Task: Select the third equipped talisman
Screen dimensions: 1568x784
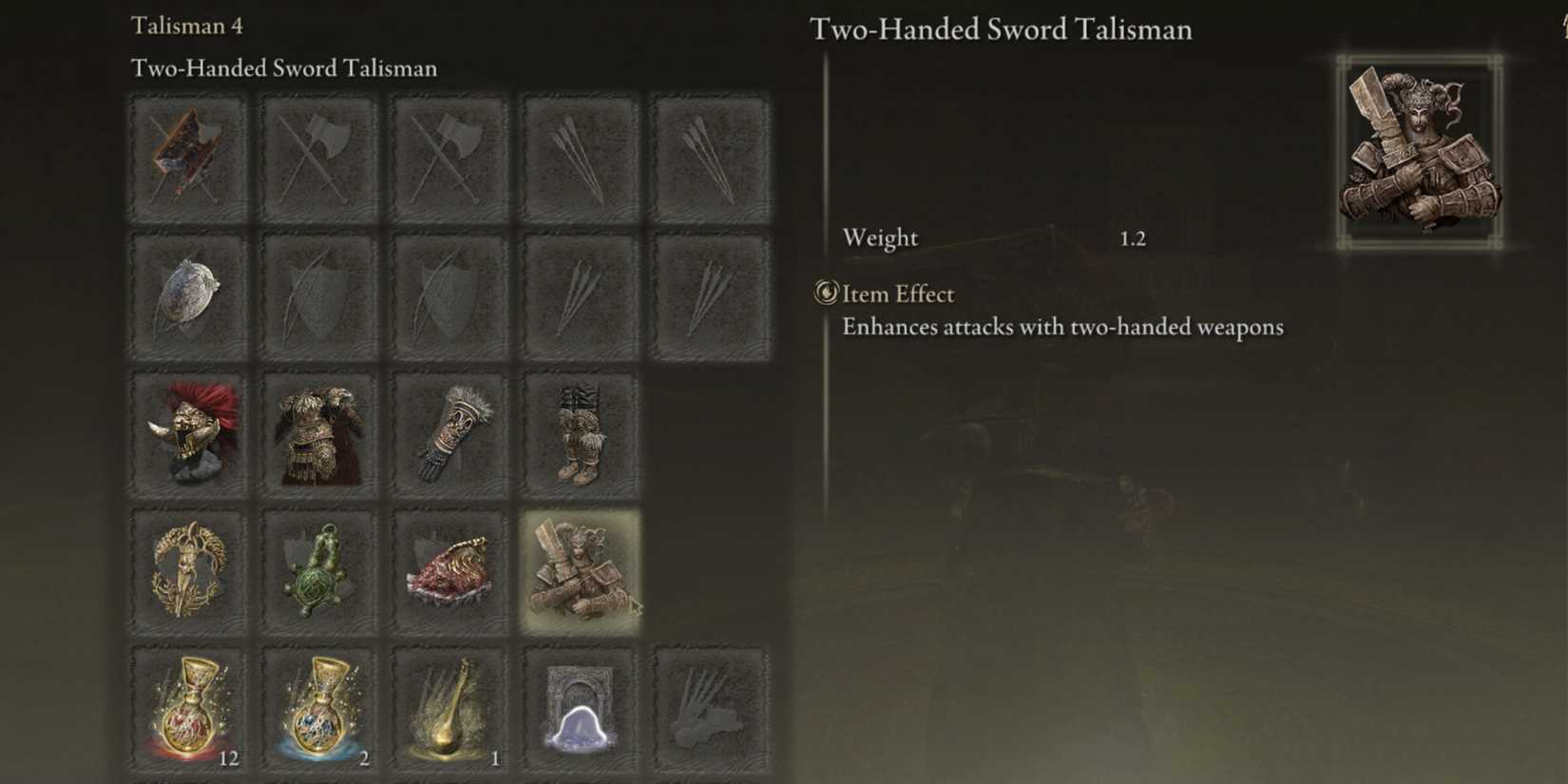Action: [x=449, y=568]
